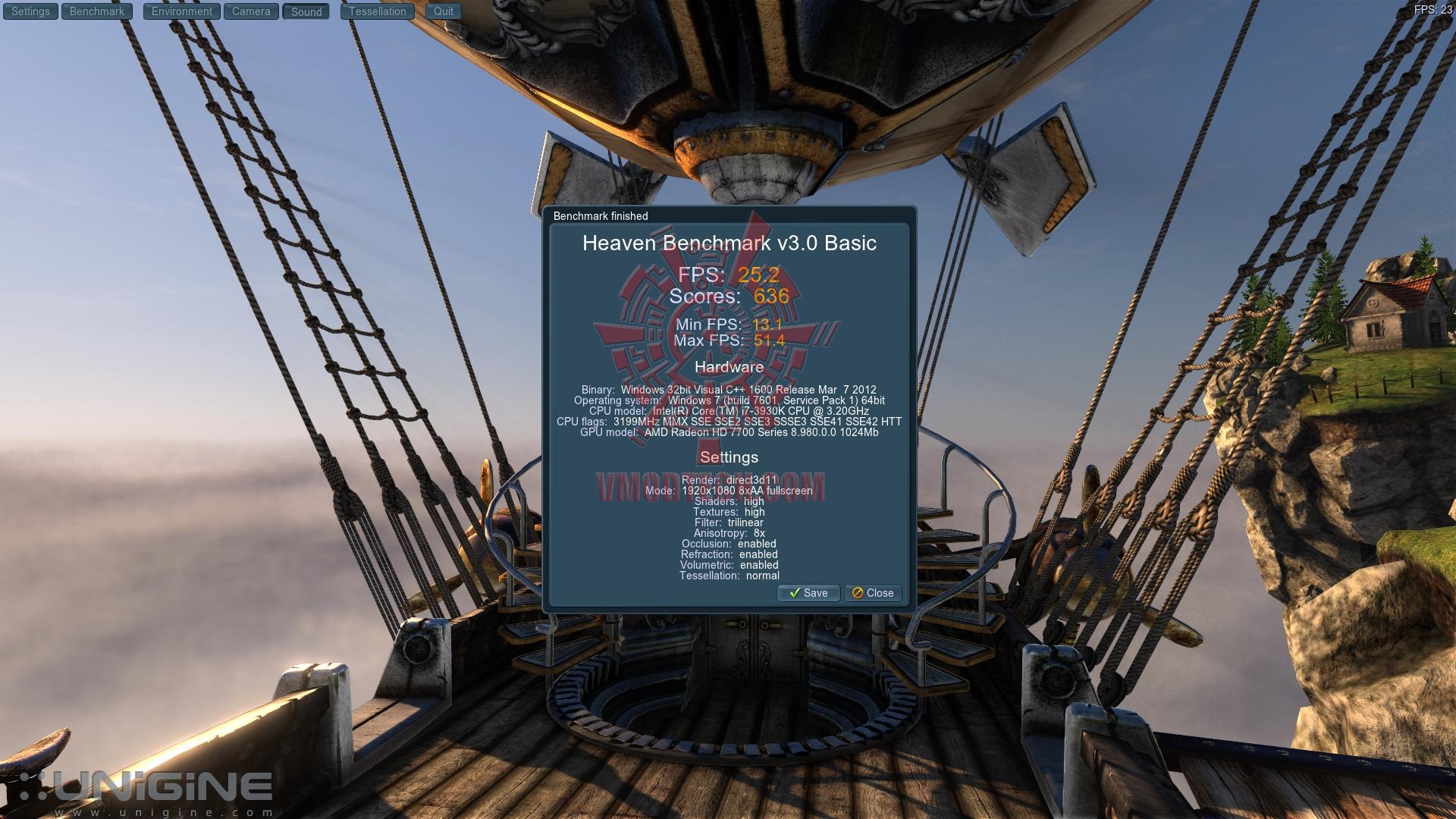Open the Camera options
This screenshot has height=819, width=1456.
point(251,11)
